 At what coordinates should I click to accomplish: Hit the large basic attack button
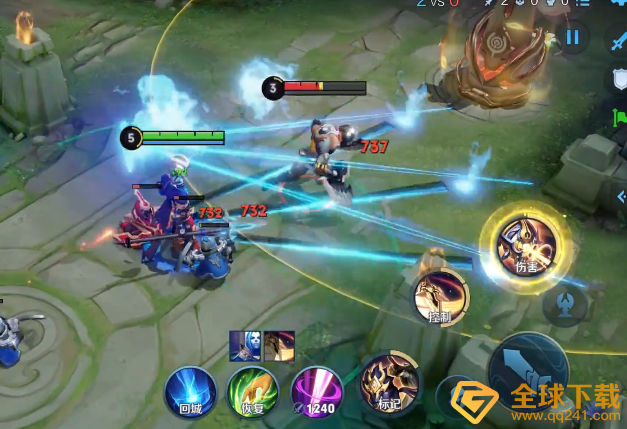(530, 368)
